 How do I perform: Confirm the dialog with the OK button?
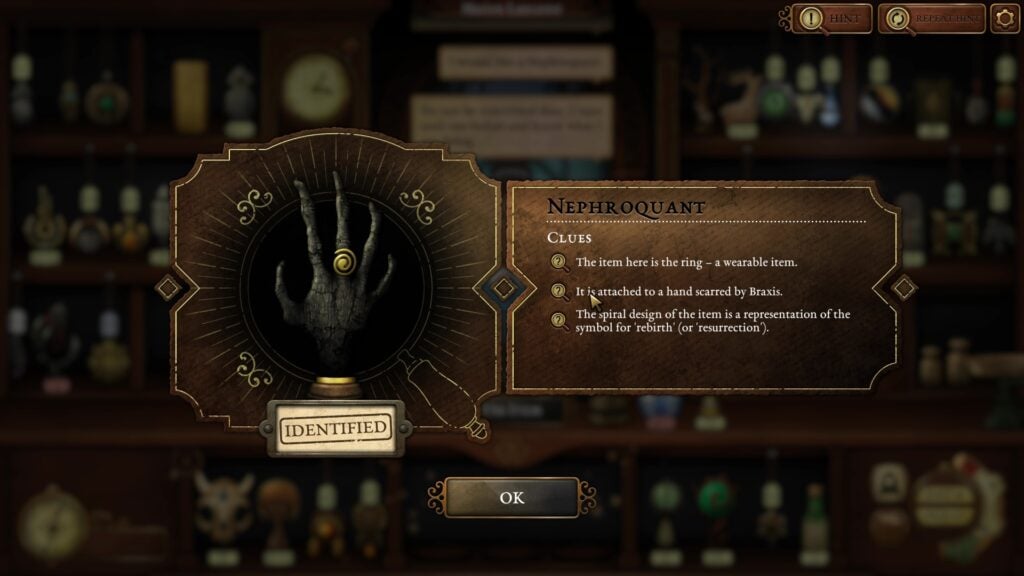pyautogui.click(x=511, y=497)
